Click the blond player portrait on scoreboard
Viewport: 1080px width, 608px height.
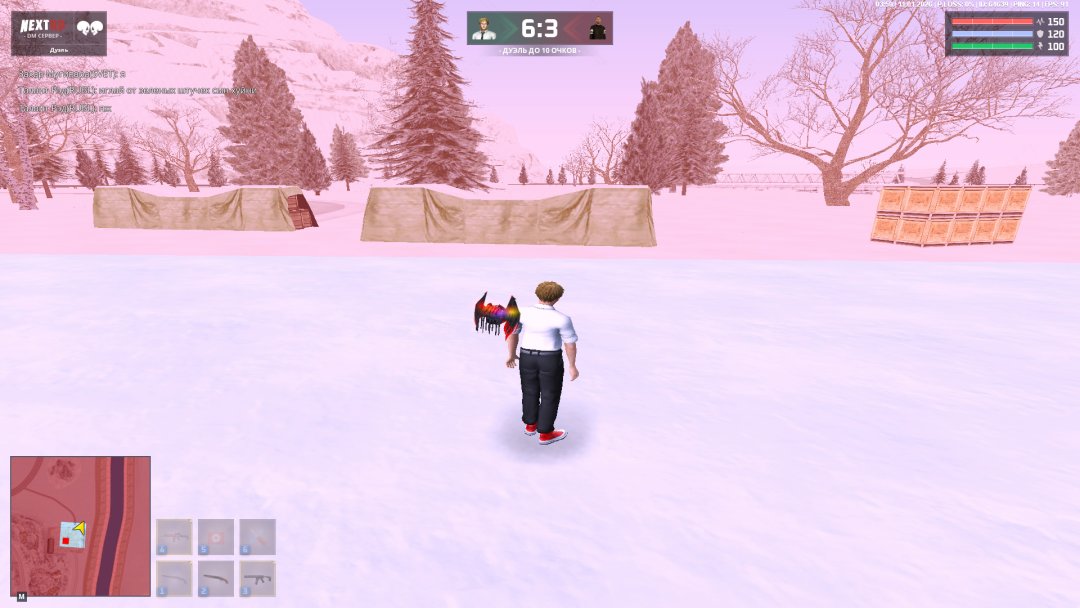(484, 28)
